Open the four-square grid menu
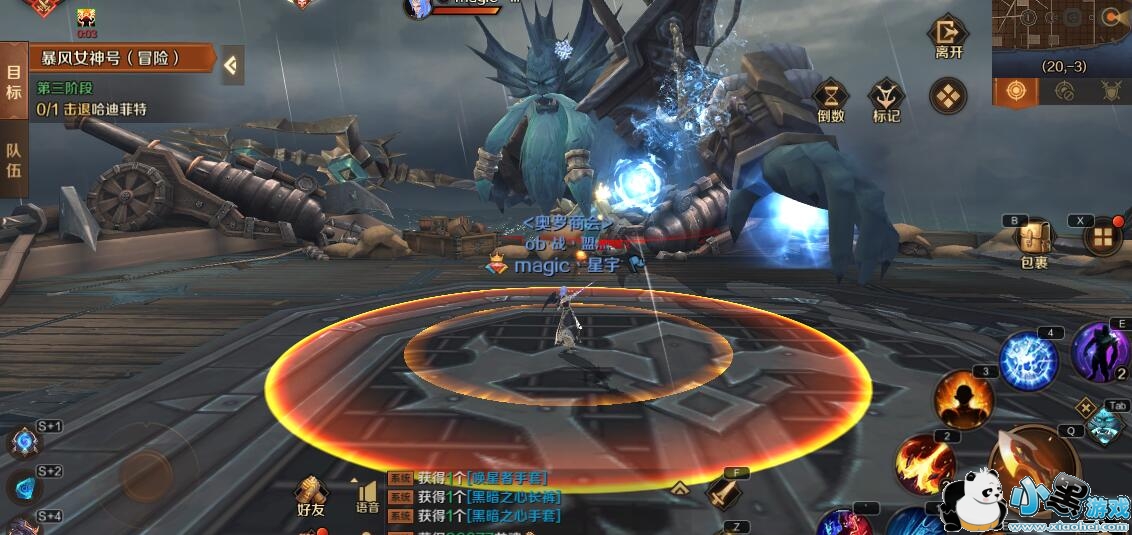Viewport: 1132px width, 535px height. point(1103,237)
